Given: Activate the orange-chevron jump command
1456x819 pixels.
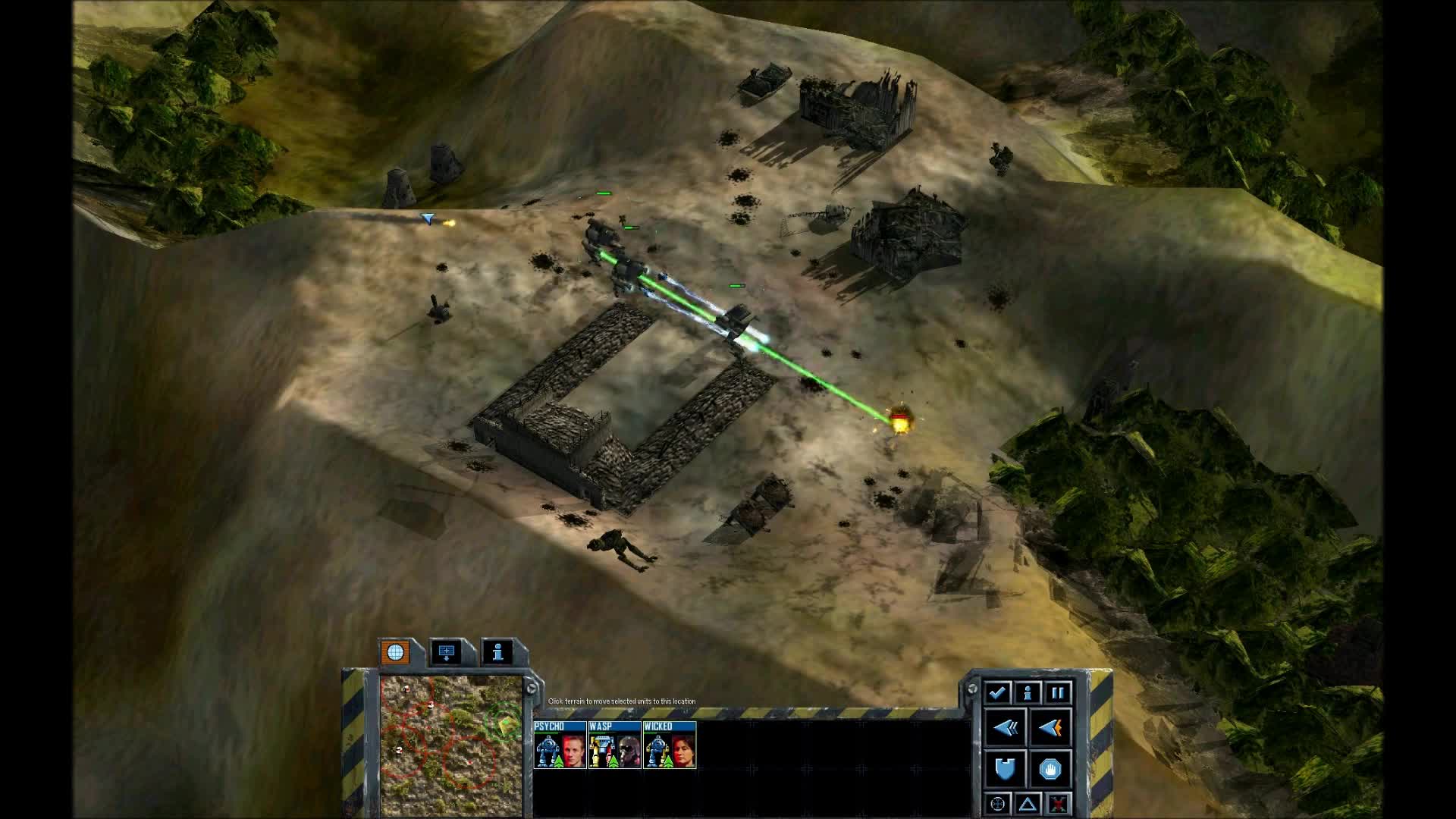Looking at the screenshot, I should coord(1050,728).
